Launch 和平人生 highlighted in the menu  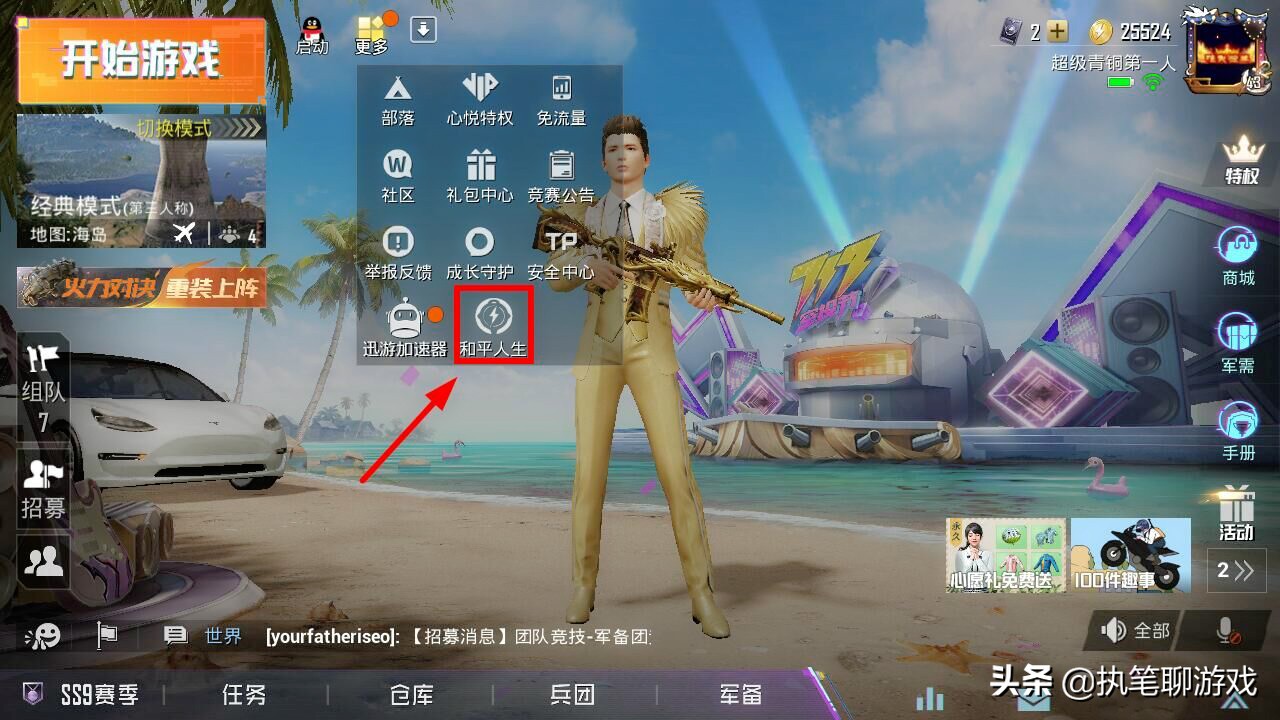(x=492, y=322)
